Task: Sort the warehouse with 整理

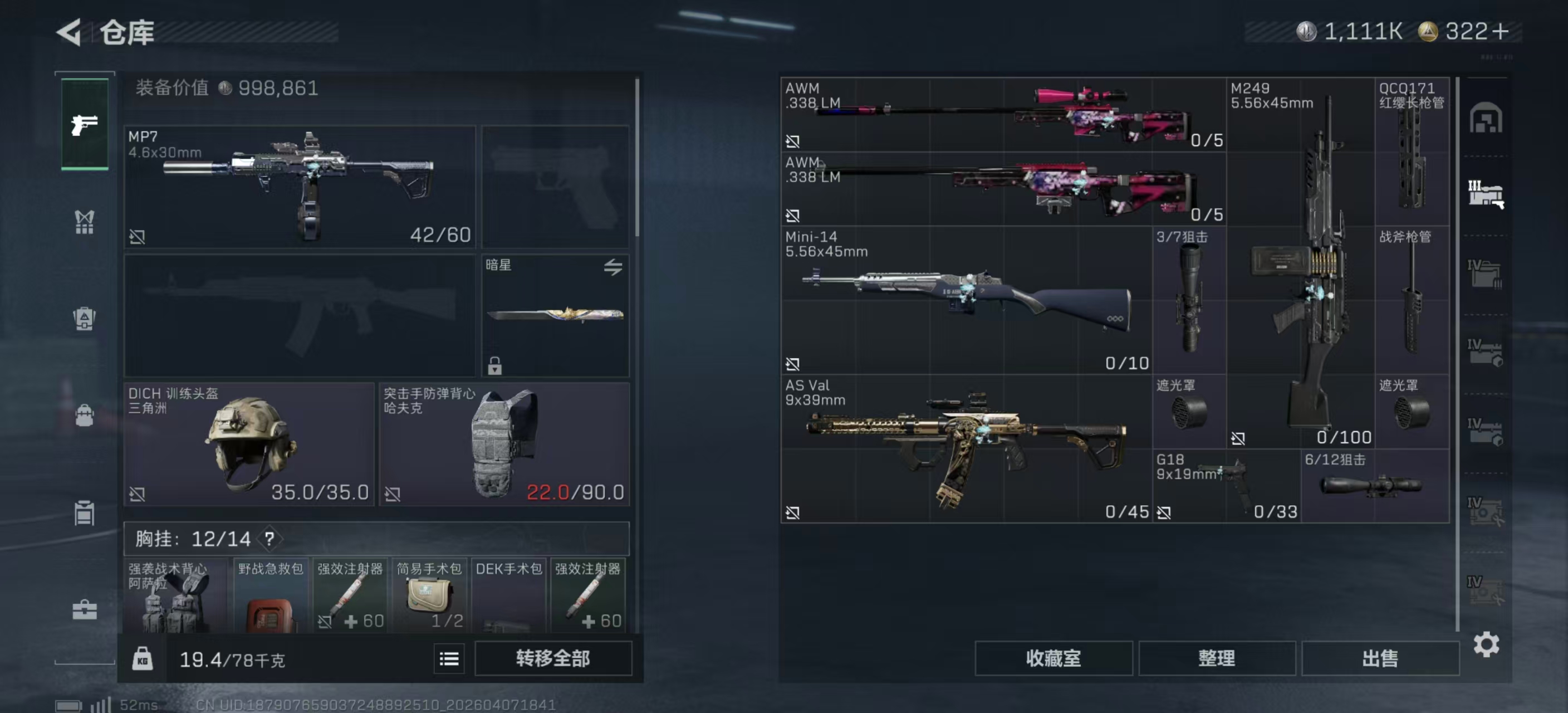Action: [x=1216, y=658]
